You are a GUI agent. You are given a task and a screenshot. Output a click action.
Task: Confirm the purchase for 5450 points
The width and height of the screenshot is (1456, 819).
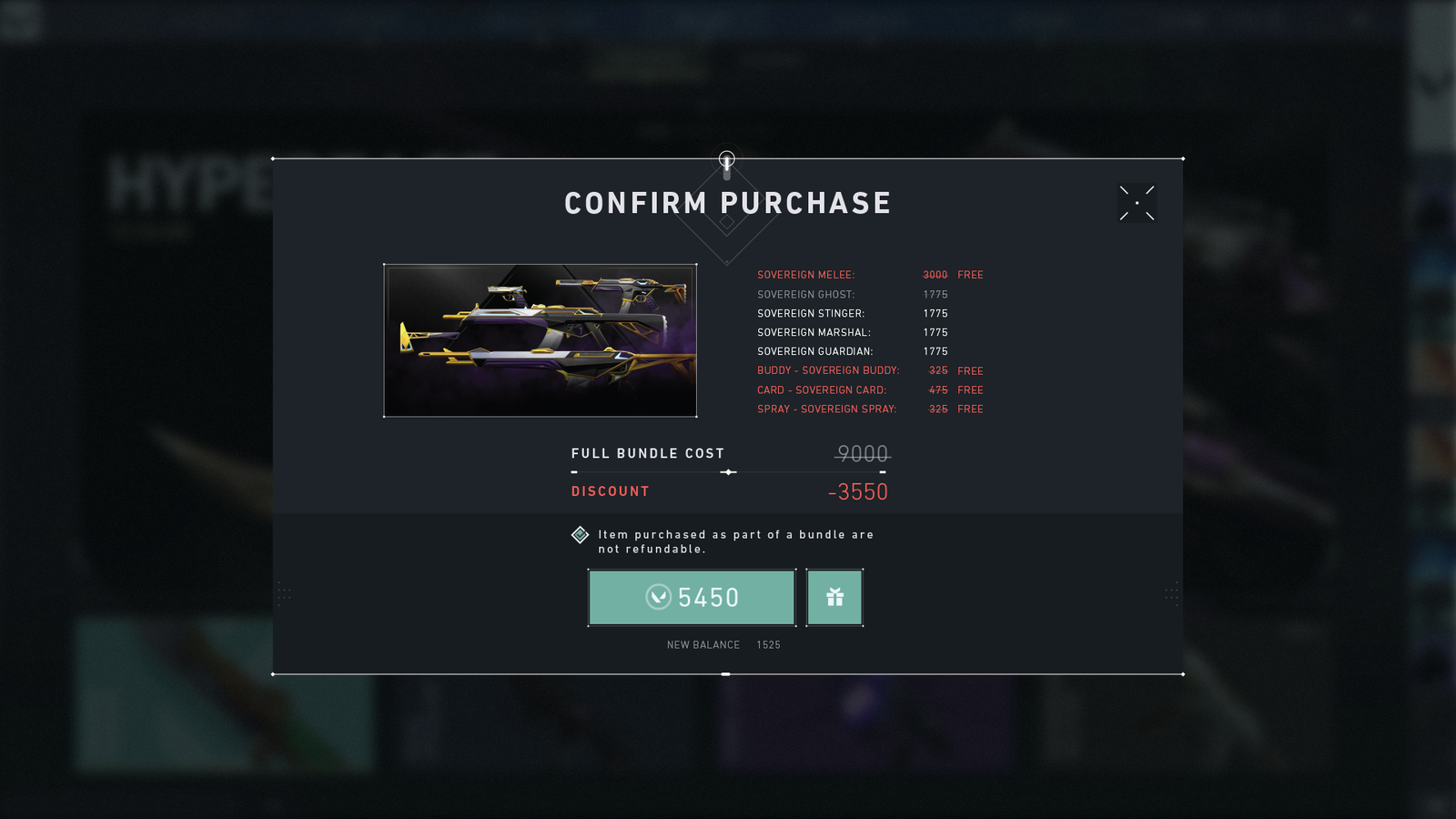click(692, 598)
